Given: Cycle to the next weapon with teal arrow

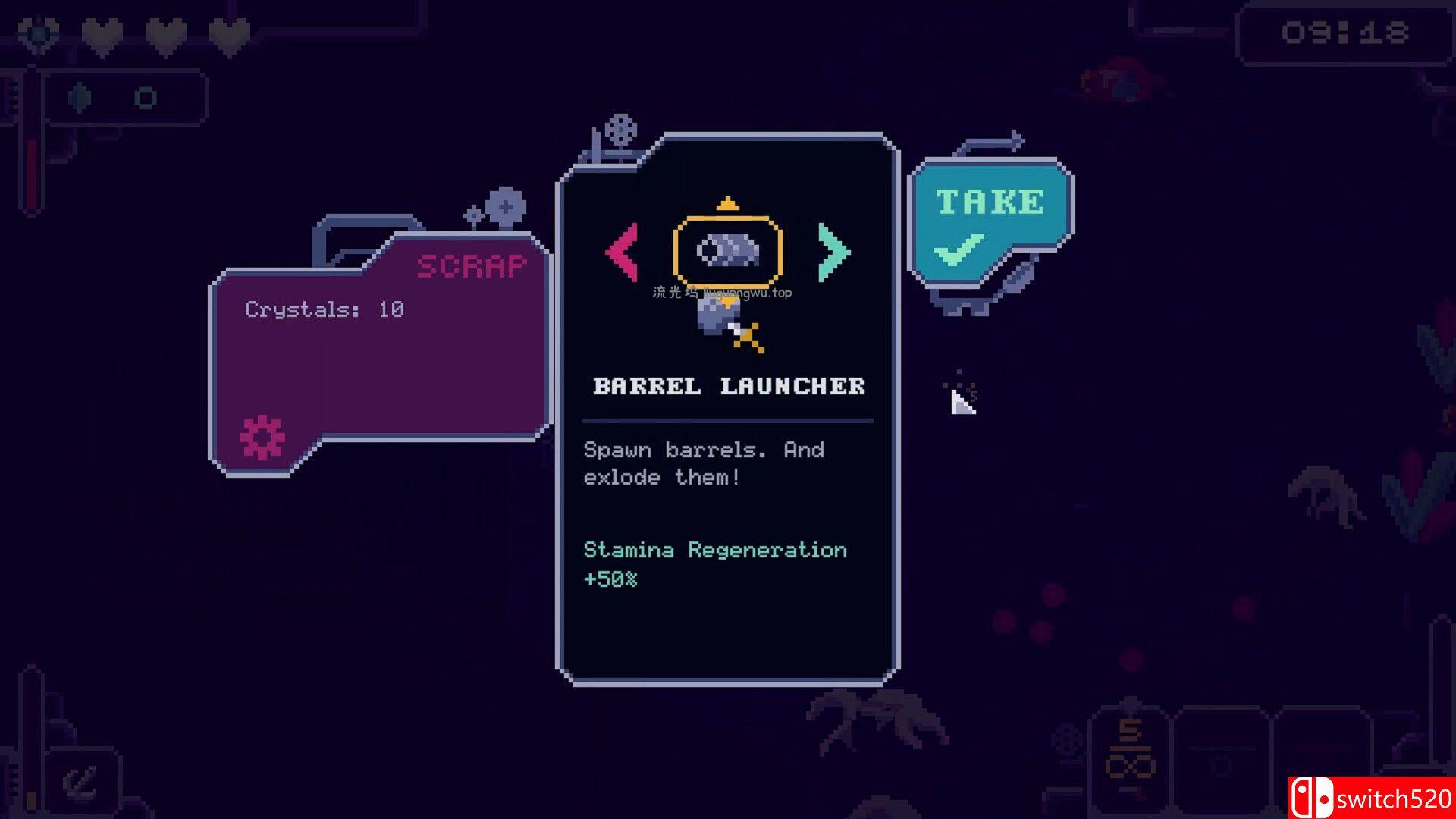Looking at the screenshot, I should 833,253.
